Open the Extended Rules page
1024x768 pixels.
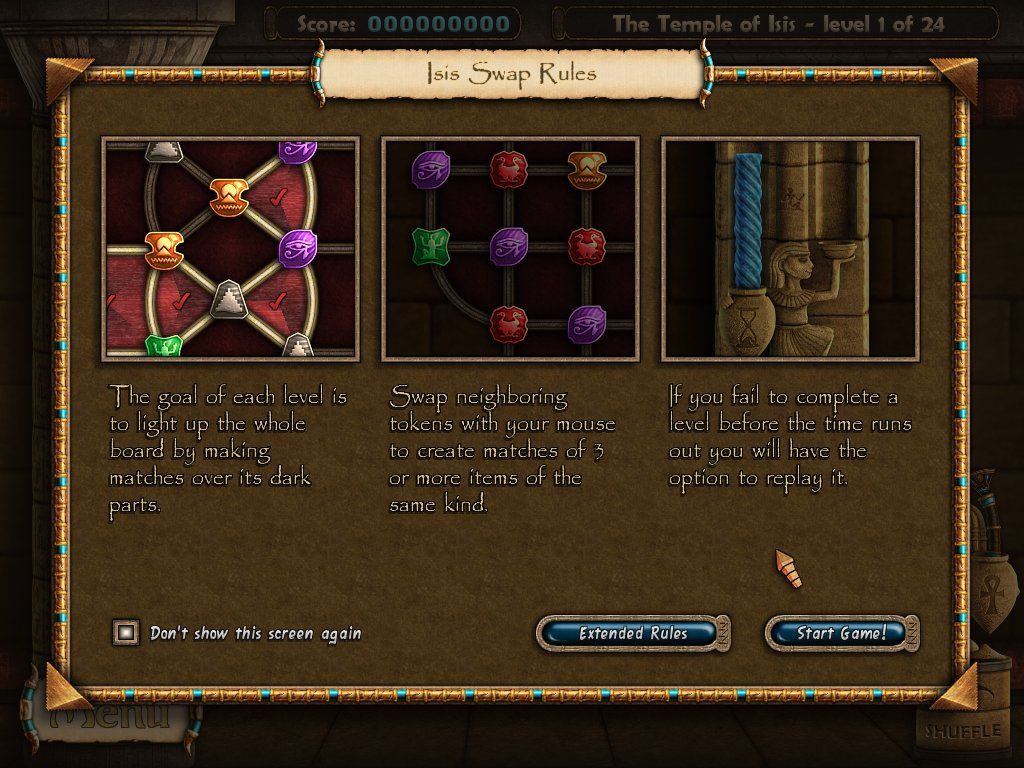pyautogui.click(x=633, y=633)
